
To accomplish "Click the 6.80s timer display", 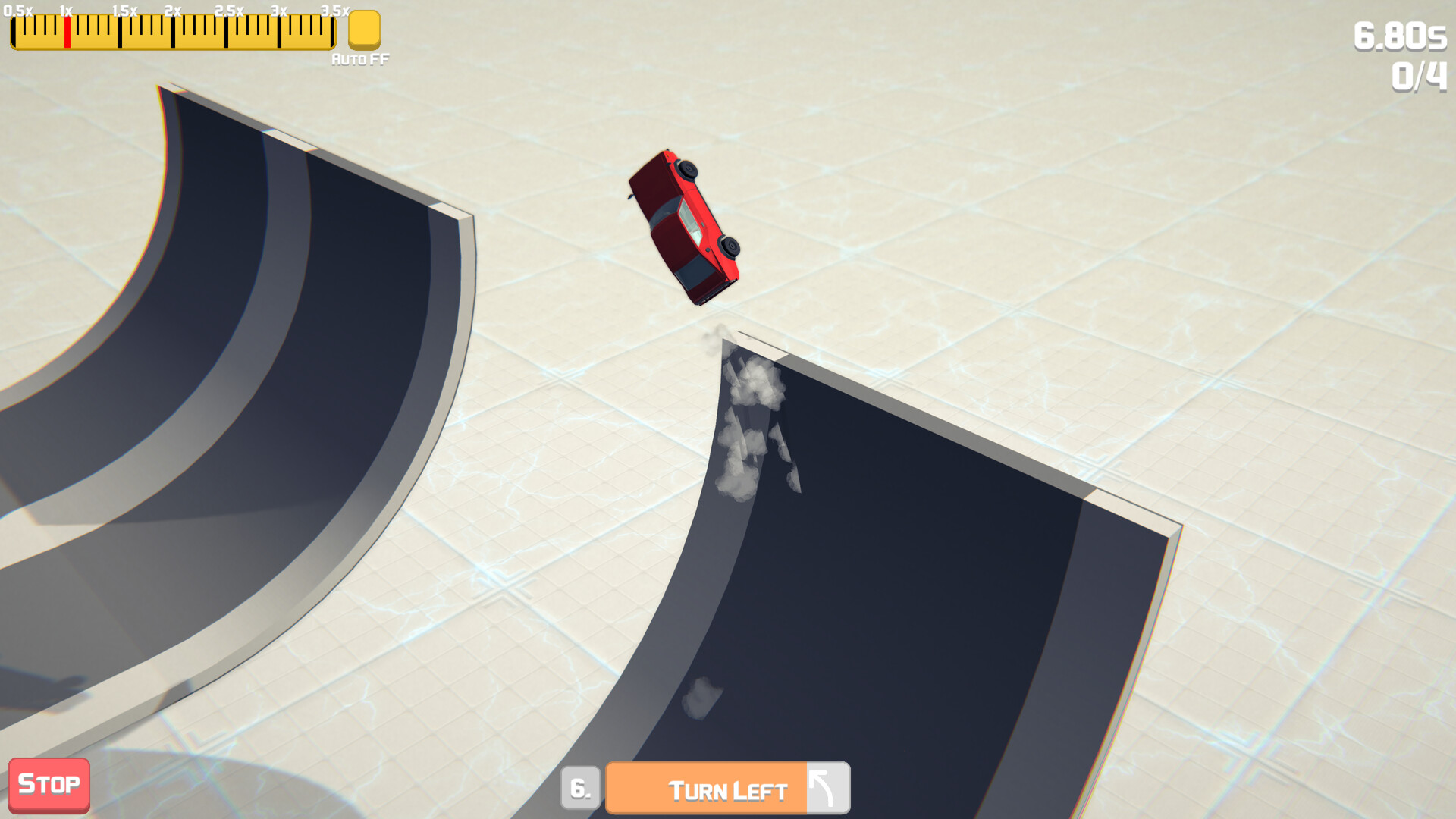I will pos(1402,36).
